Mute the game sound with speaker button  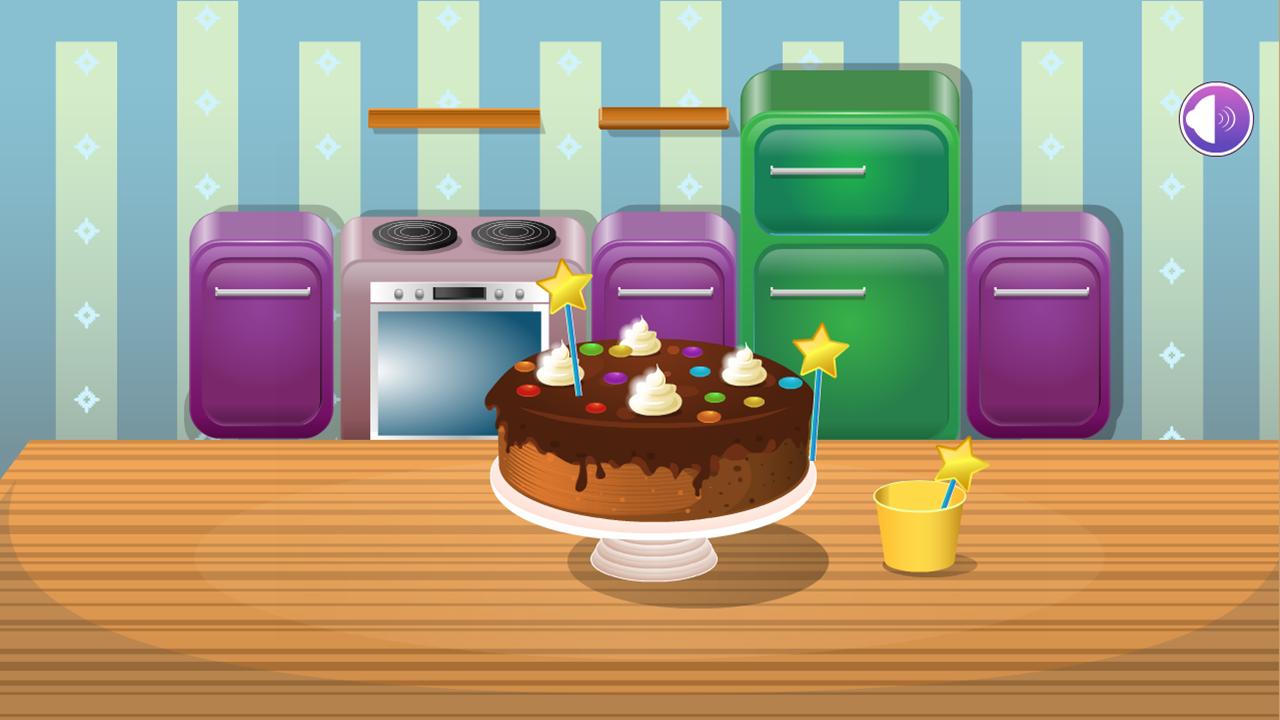(1215, 119)
